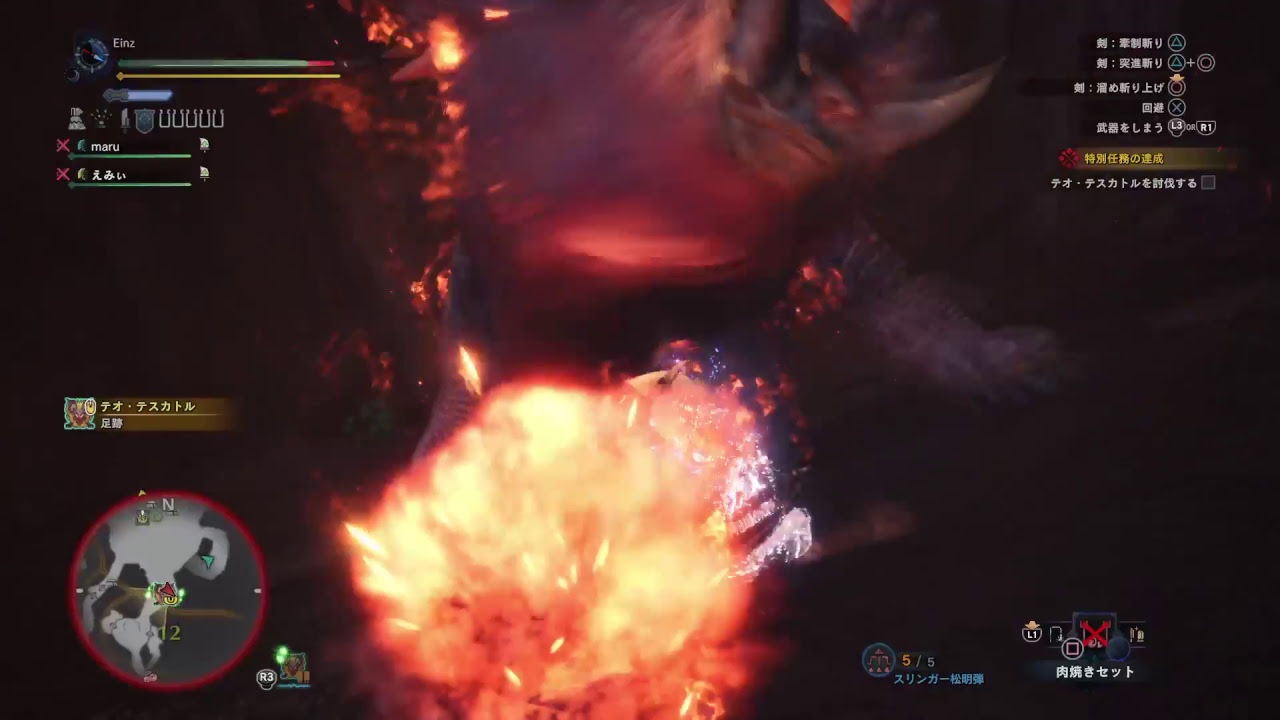This screenshot has width=1280, height=720.
Task: Click area number 12 on the minimap
Action: point(172,633)
